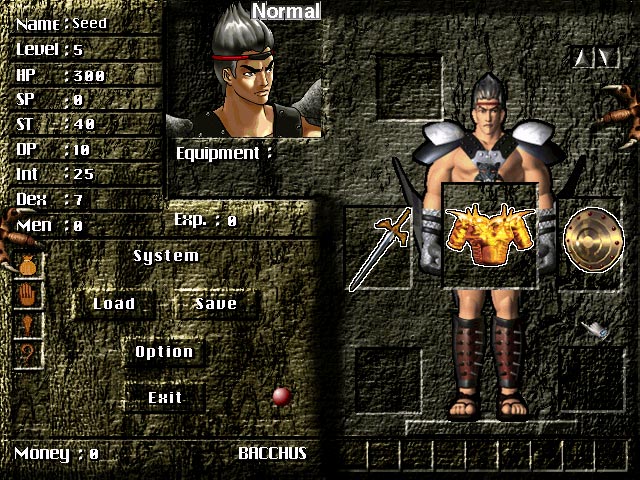Click the Load button
The height and width of the screenshot is (480, 640).
point(113,304)
